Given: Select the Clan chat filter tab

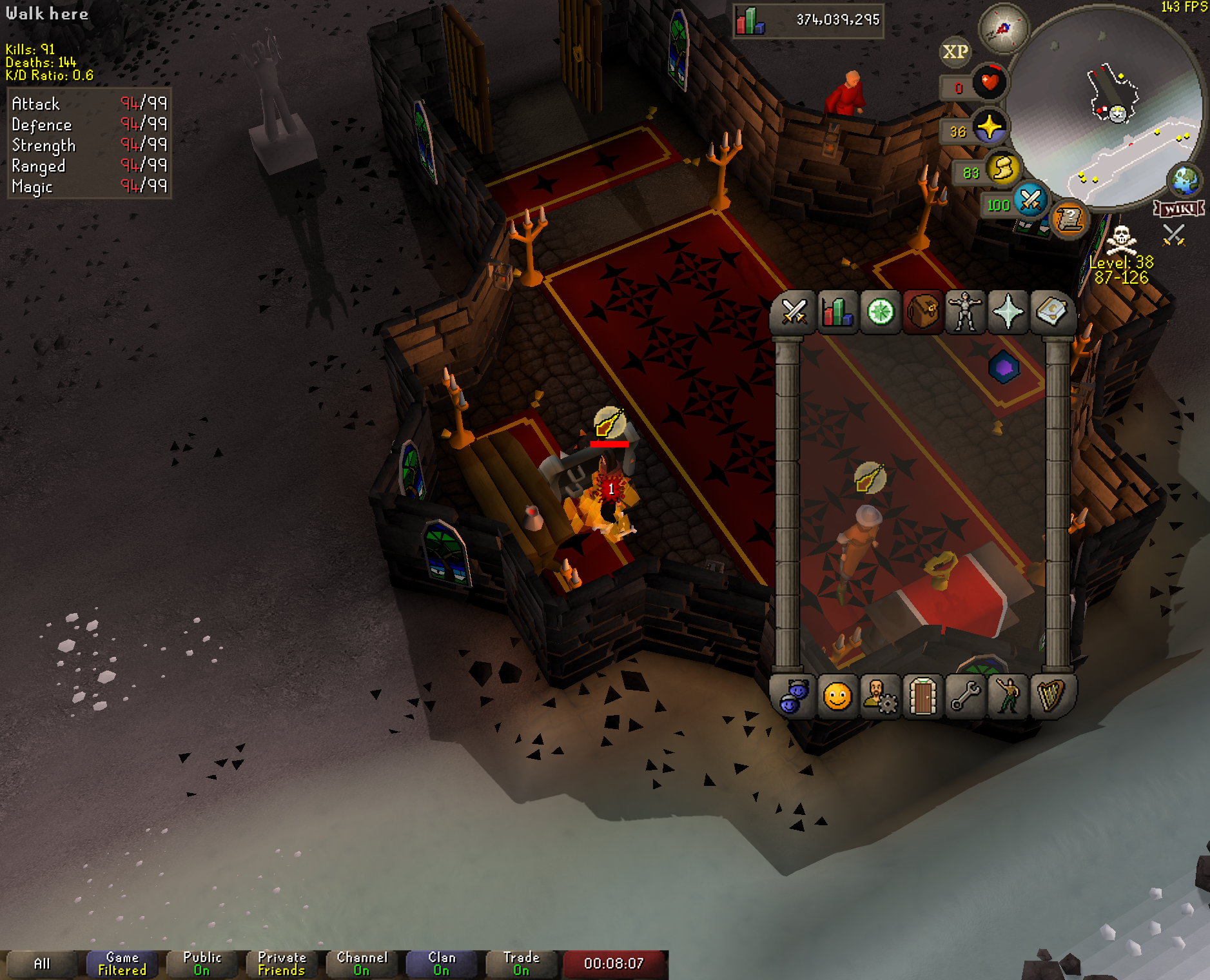Looking at the screenshot, I should [442, 963].
